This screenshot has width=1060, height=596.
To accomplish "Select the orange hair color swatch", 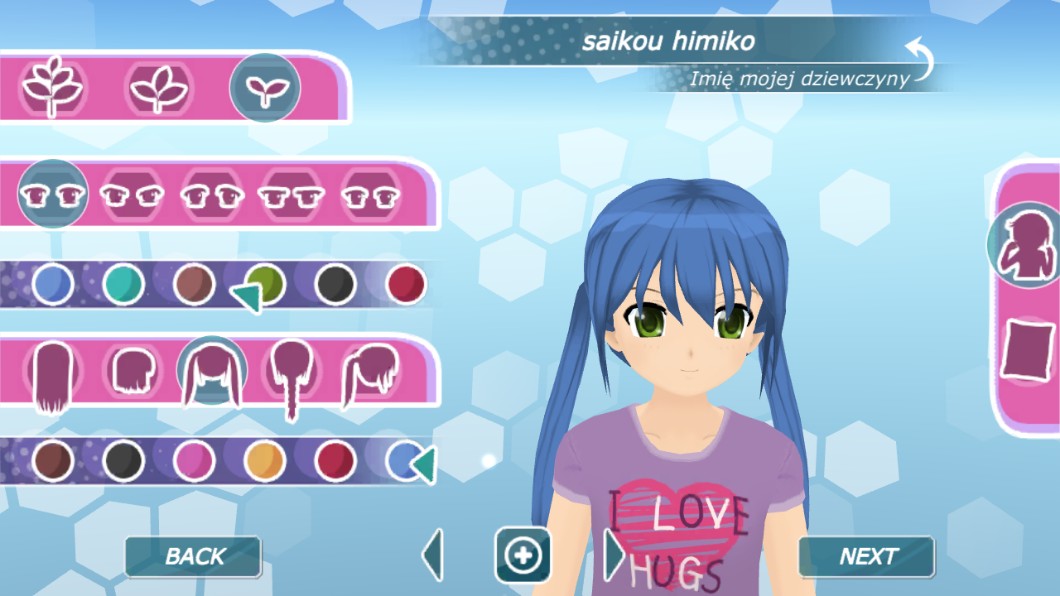I will 264,461.
